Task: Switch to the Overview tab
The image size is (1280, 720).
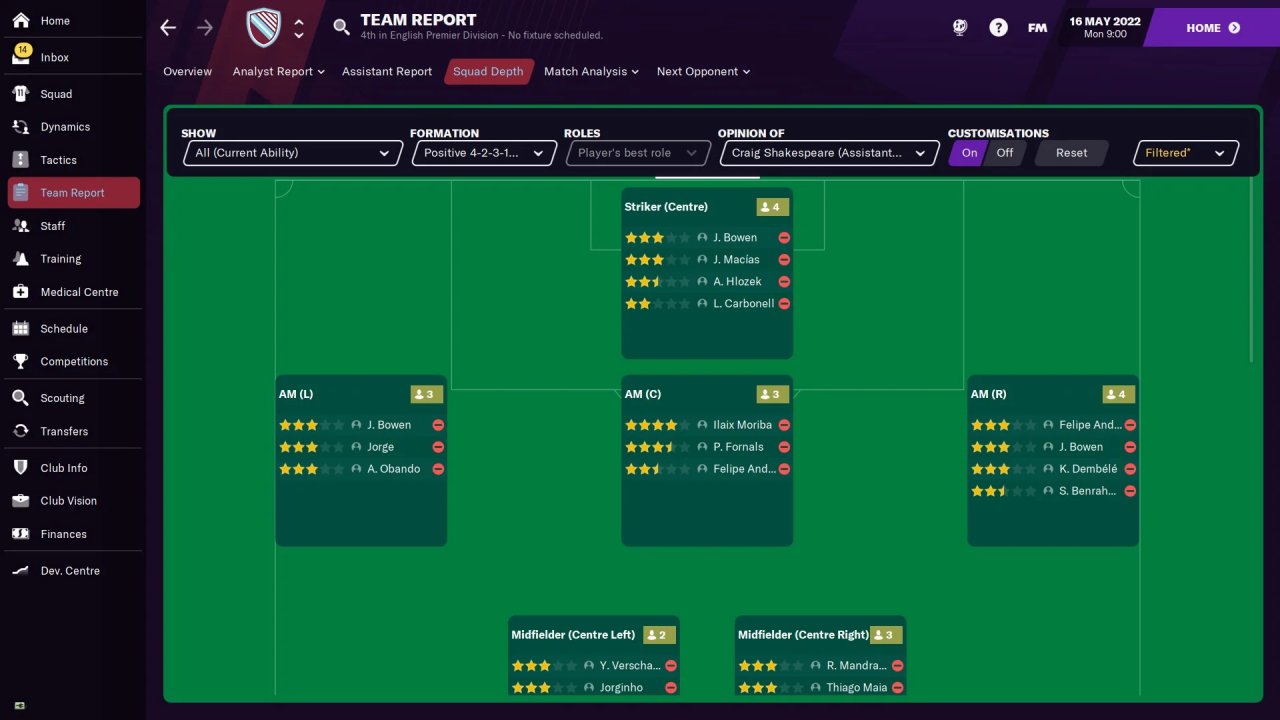Action: point(187,72)
